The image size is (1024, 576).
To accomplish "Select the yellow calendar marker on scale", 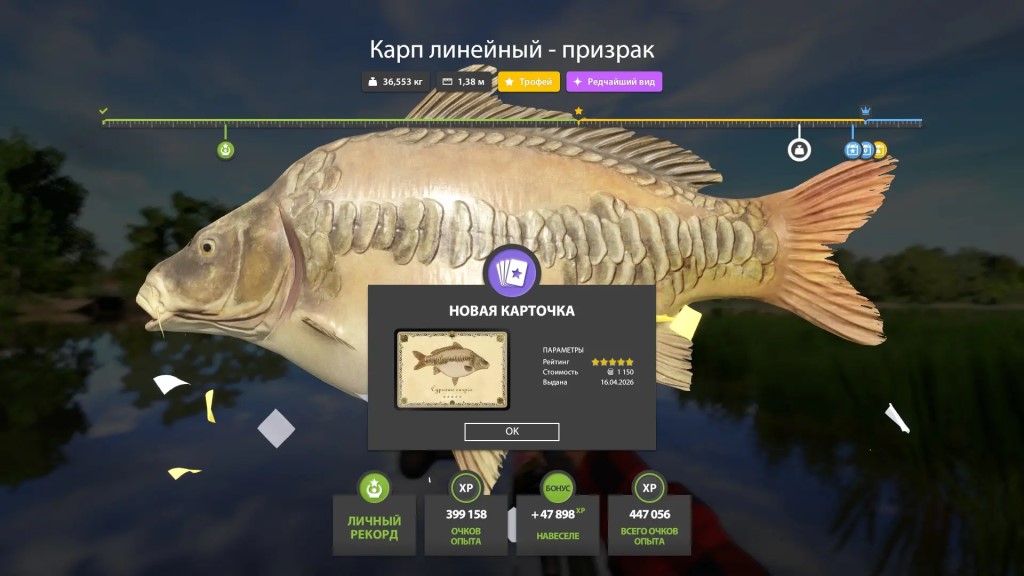I will tap(880, 150).
